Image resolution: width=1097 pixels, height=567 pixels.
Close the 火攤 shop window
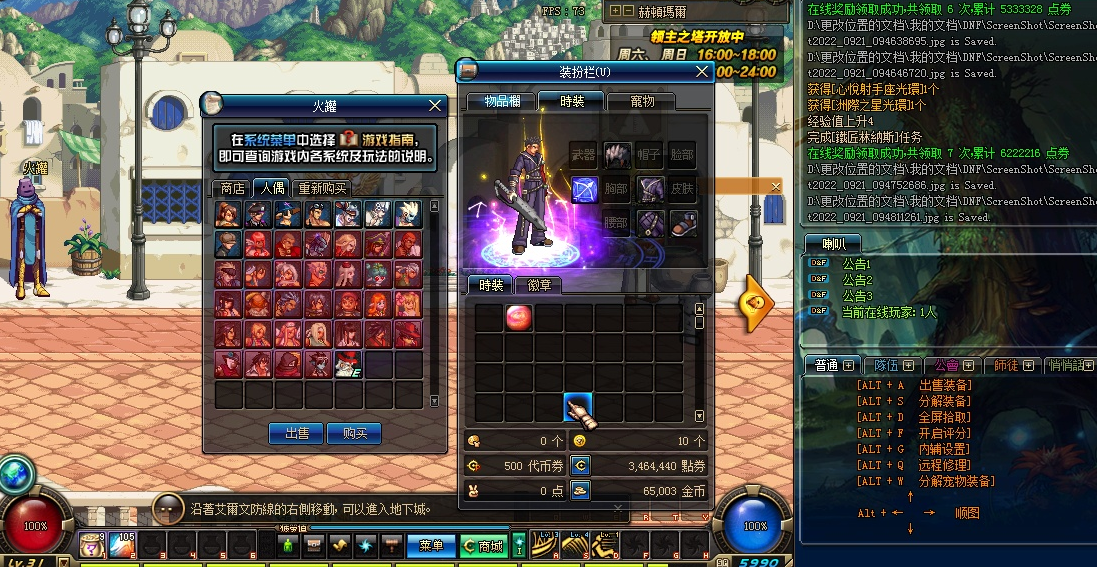pos(435,105)
